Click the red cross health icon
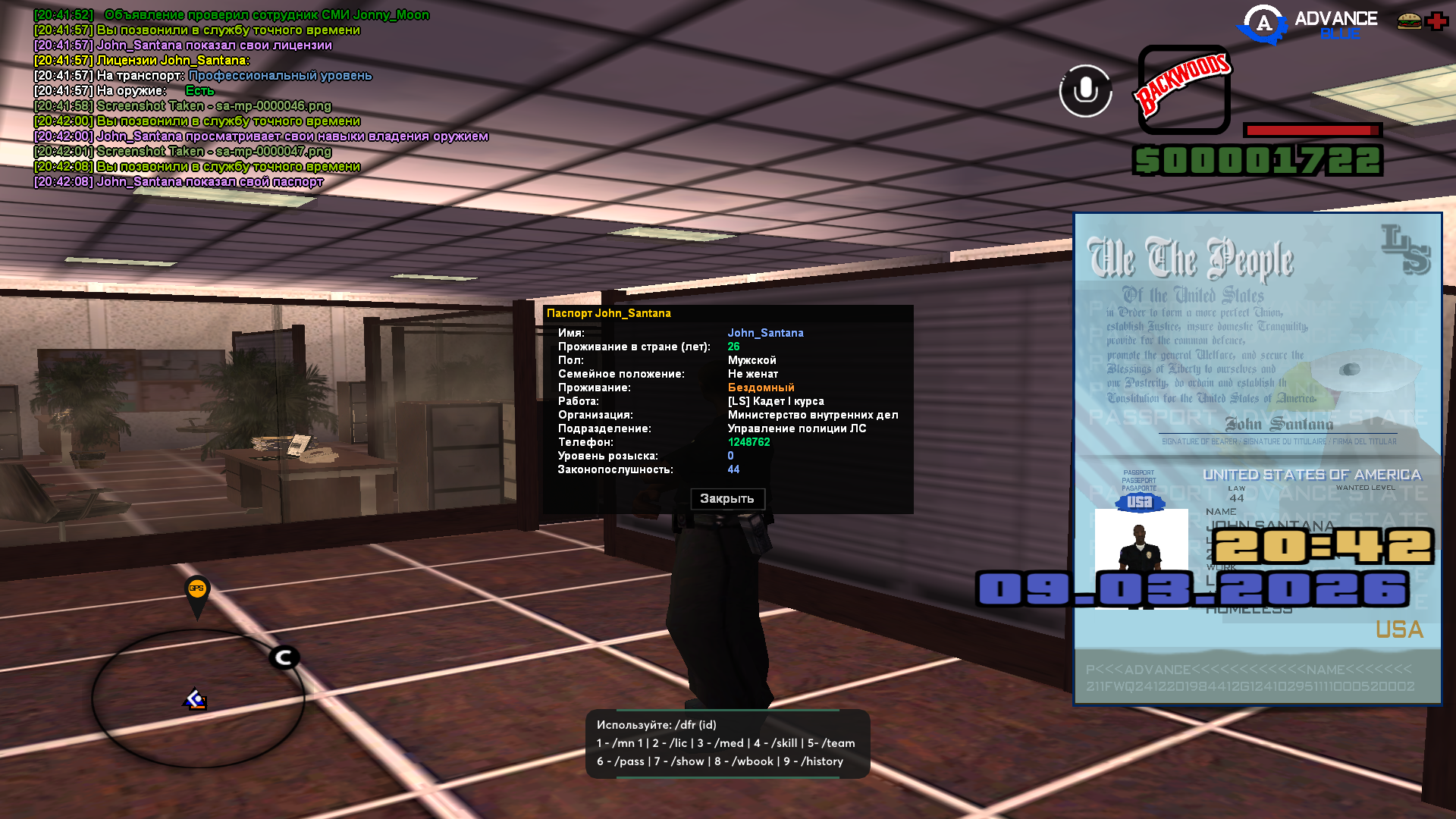Image resolution: width=1456 pixels, height=819 pixels. coord(1436,21)
